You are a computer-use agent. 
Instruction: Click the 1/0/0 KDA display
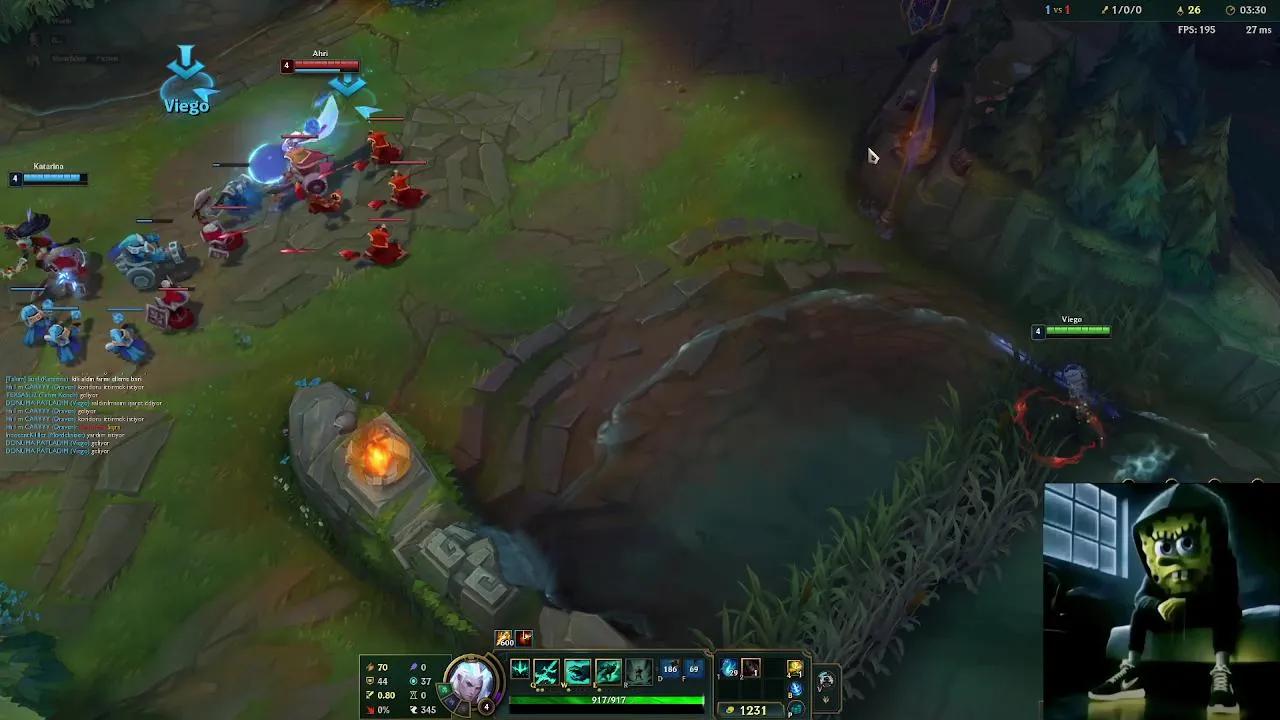coord(1126,10)
